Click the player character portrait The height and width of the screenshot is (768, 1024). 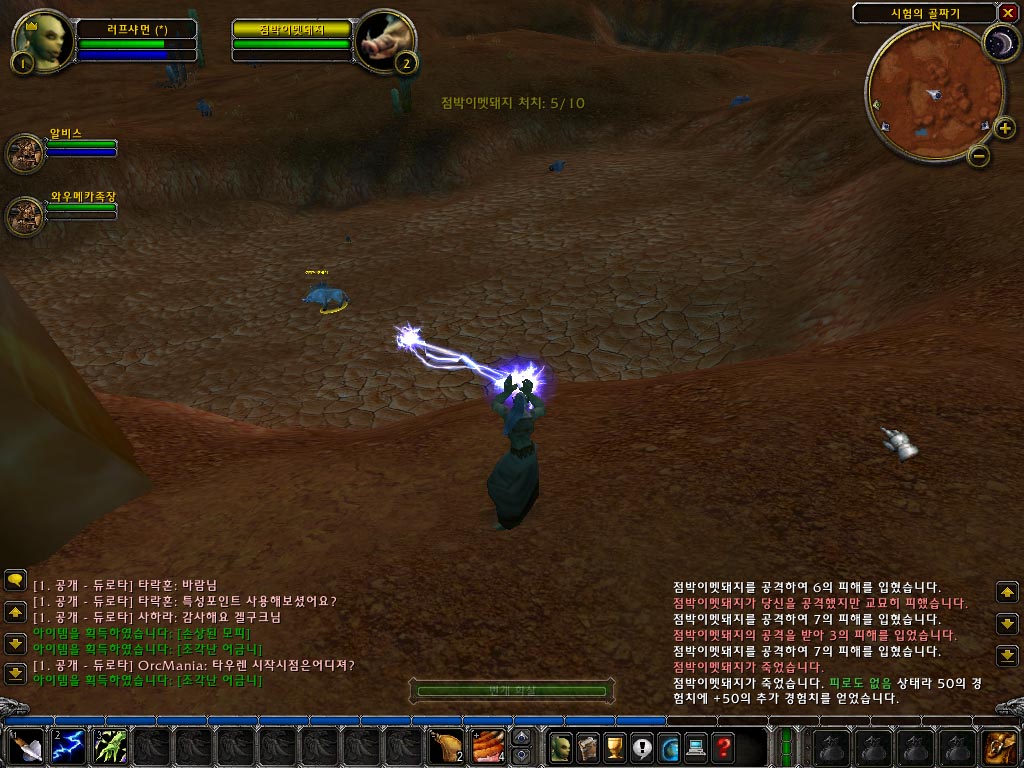click(43, 40)
